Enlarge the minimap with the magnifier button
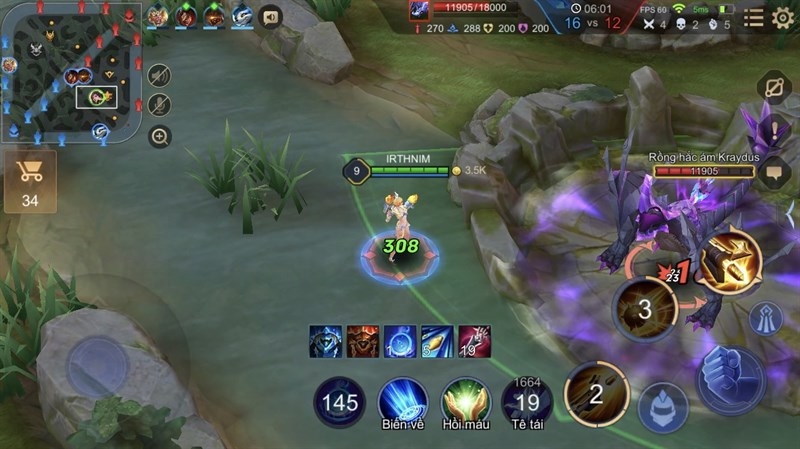The image size is (800, 449). pos(159,136)
